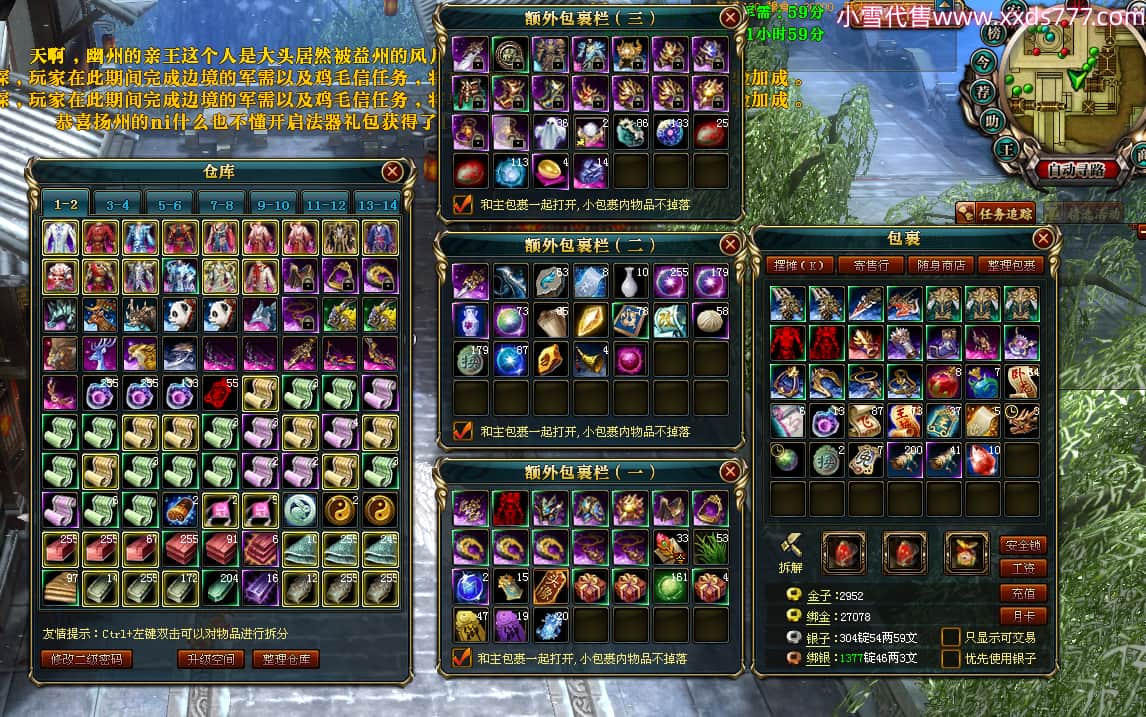Upgrade warehouse space with 升级空间
1146x717 pixels.
(x=210, y=659)
